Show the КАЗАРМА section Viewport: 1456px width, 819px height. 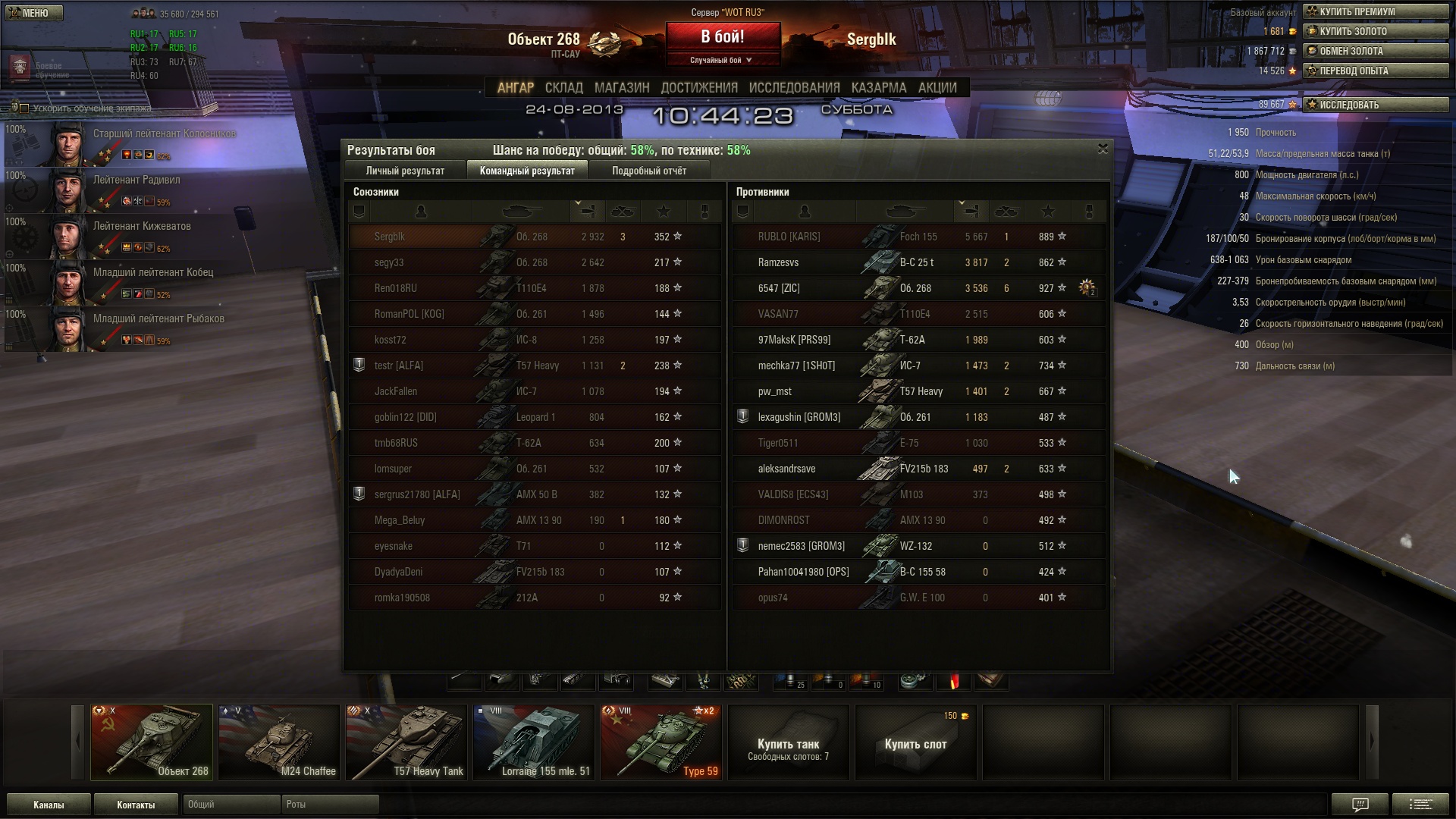click(878, 88)
